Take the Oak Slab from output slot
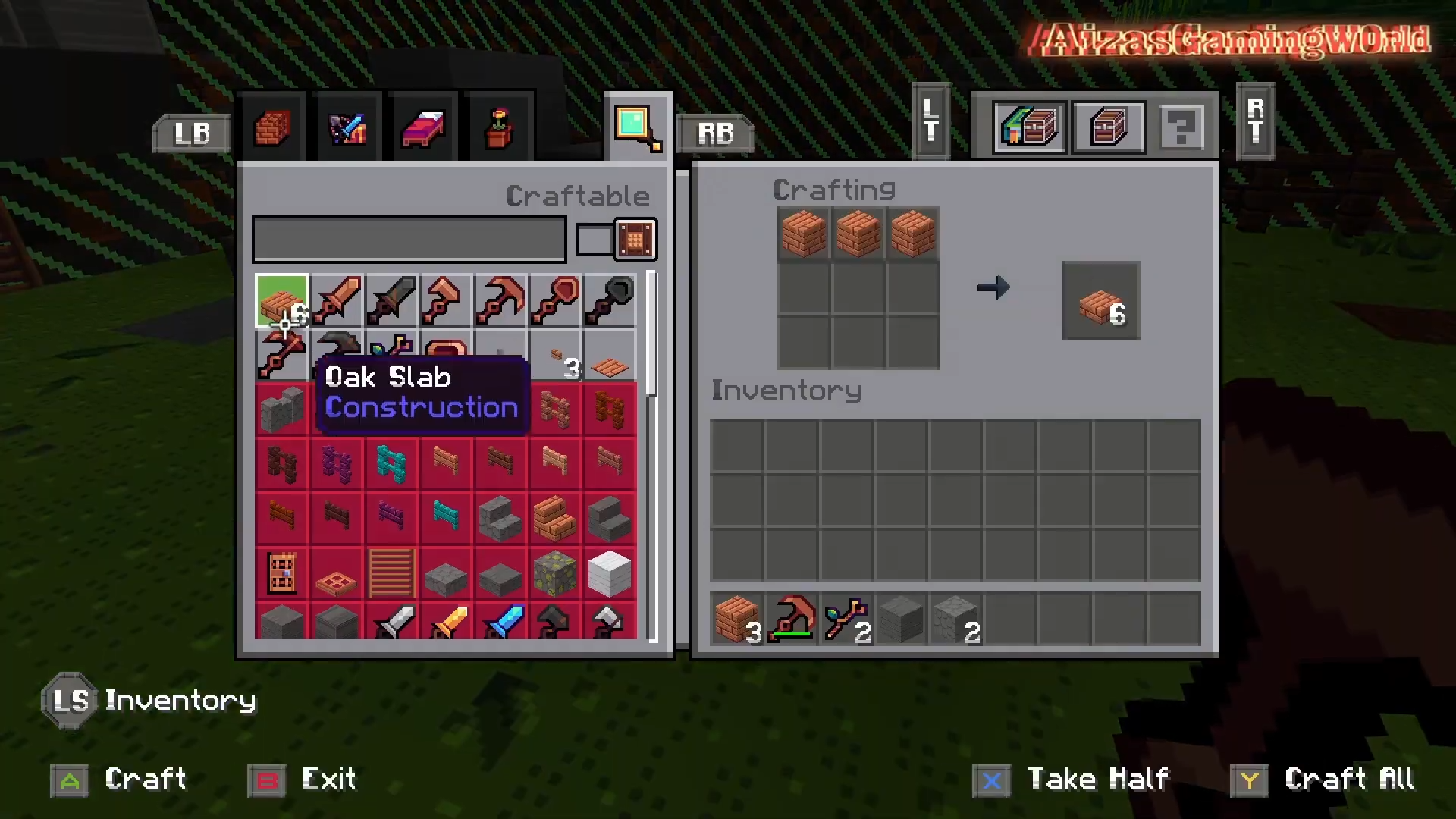The width and height of the screenshot is (1456, 819). click(x=1100, y=301)
